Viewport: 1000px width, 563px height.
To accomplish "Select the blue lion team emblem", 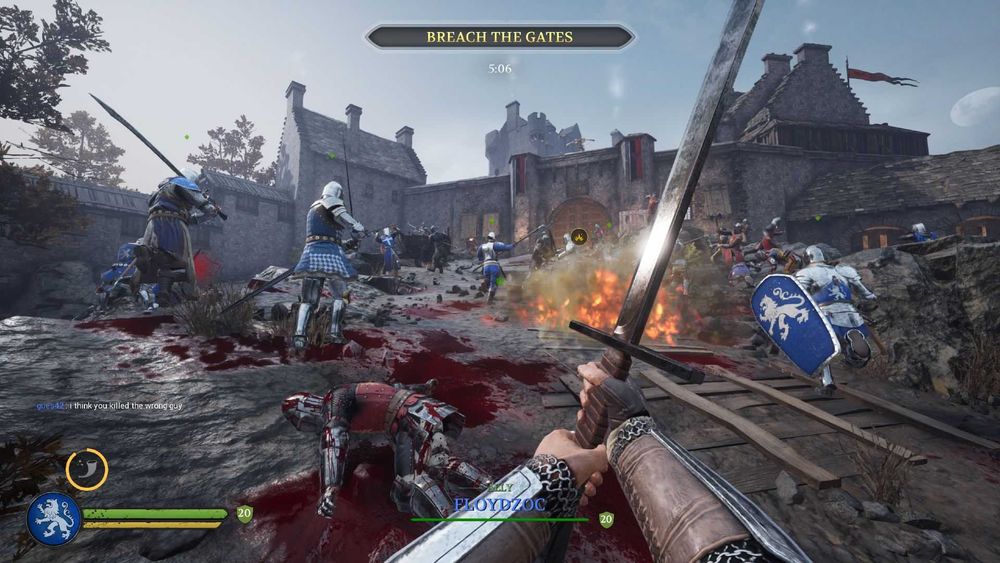I will coord(53,518).
